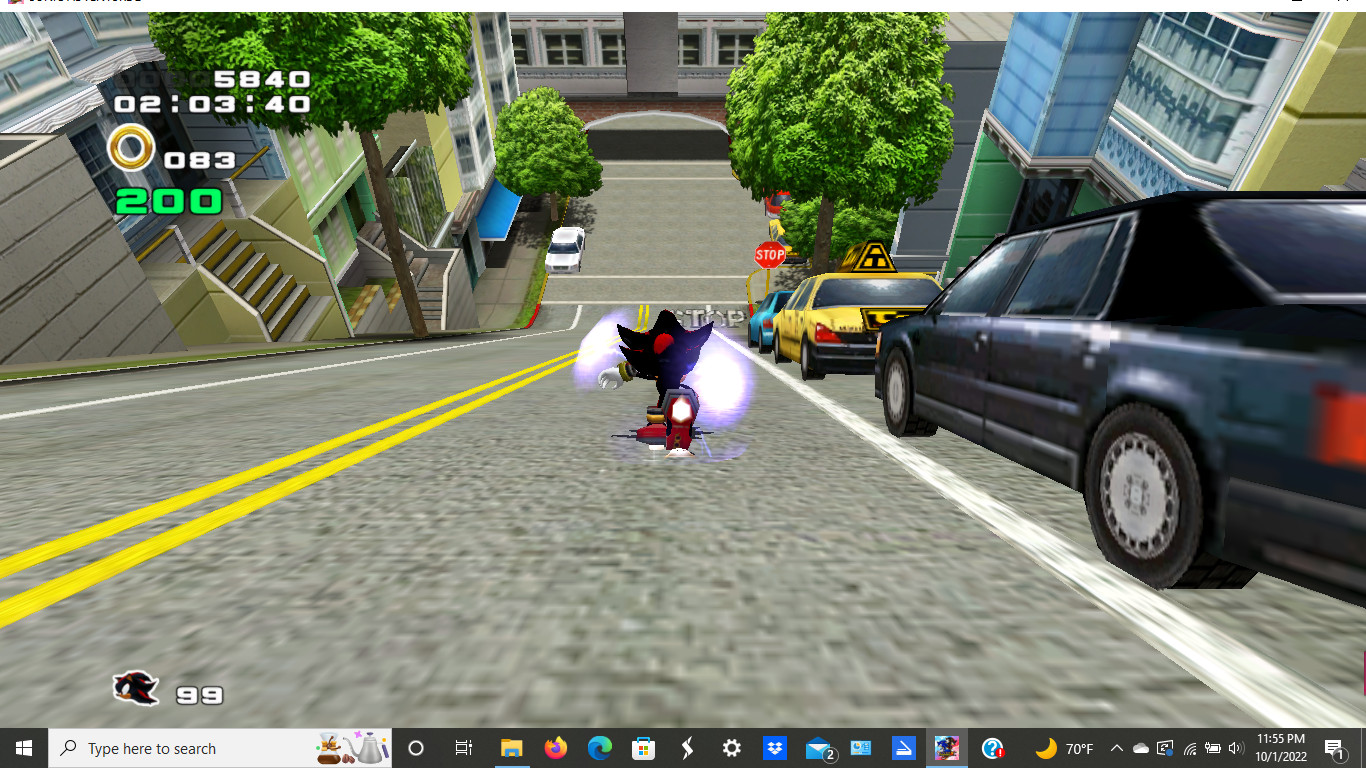Open Task View from the taskbar
The height and width of the screenshot is (768, 1366).
466,748
